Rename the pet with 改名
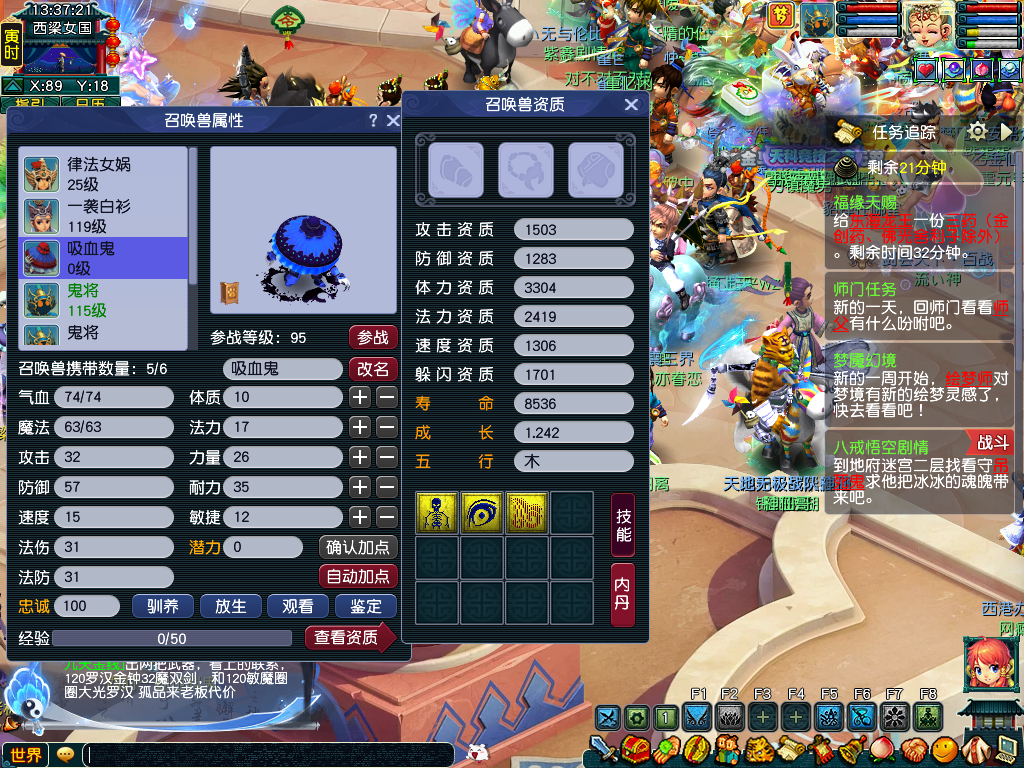The image size is (1024, 768). (373, 369)
